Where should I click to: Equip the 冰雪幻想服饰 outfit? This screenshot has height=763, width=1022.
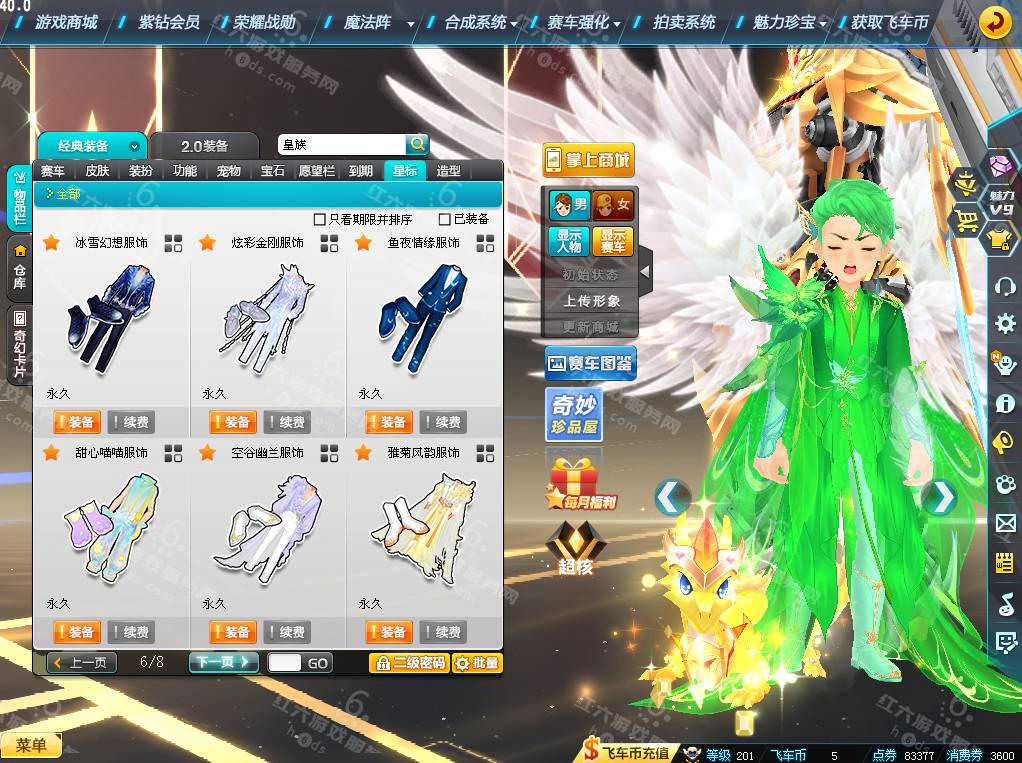[x=74, y=422]
